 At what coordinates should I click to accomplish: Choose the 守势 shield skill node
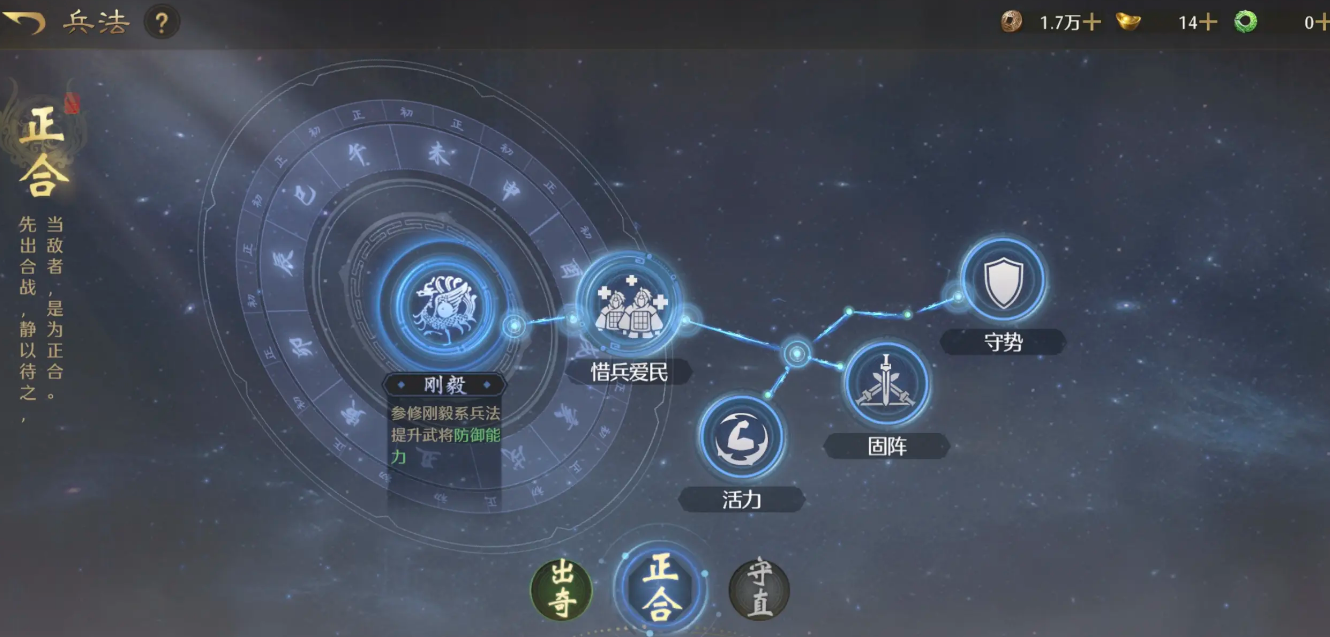[1002, 282]
